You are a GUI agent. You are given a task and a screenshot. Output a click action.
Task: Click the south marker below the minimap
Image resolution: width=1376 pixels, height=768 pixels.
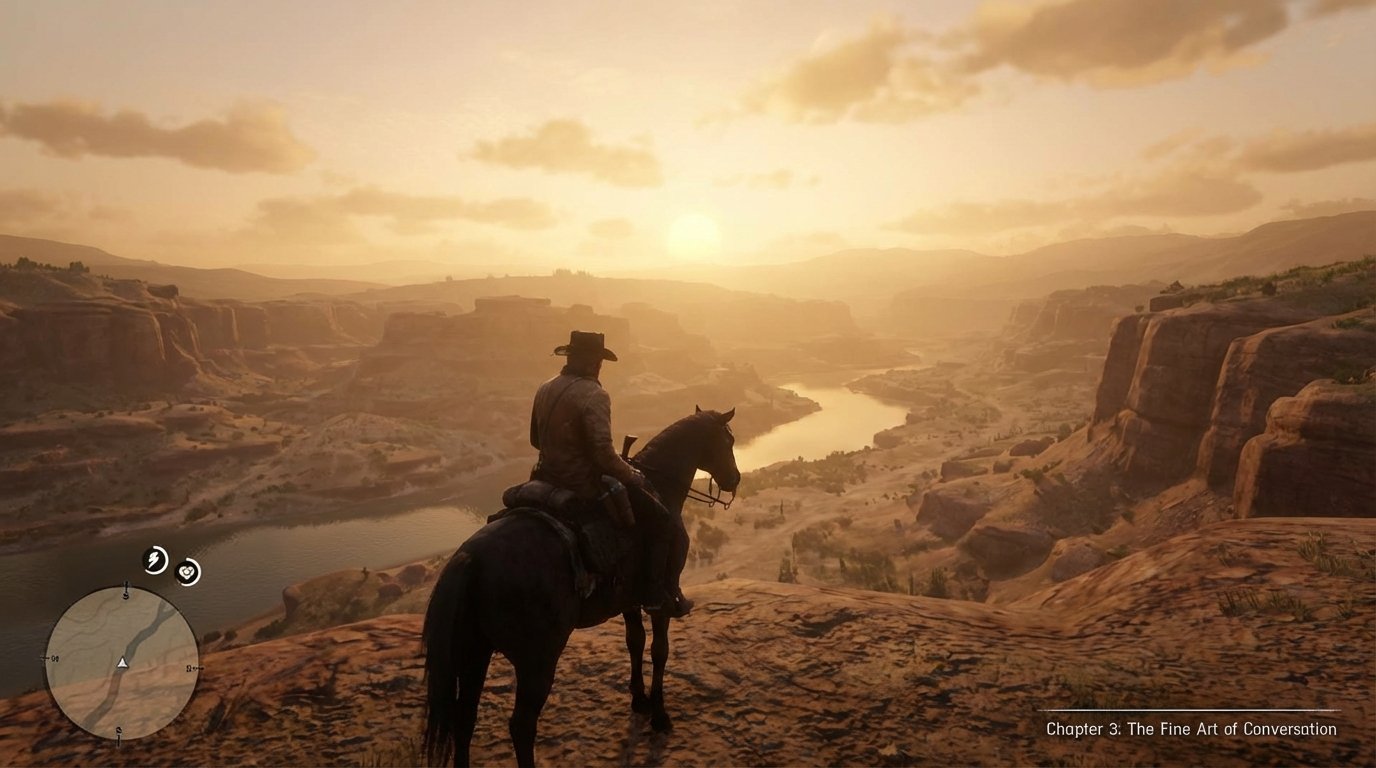[118, 732]
